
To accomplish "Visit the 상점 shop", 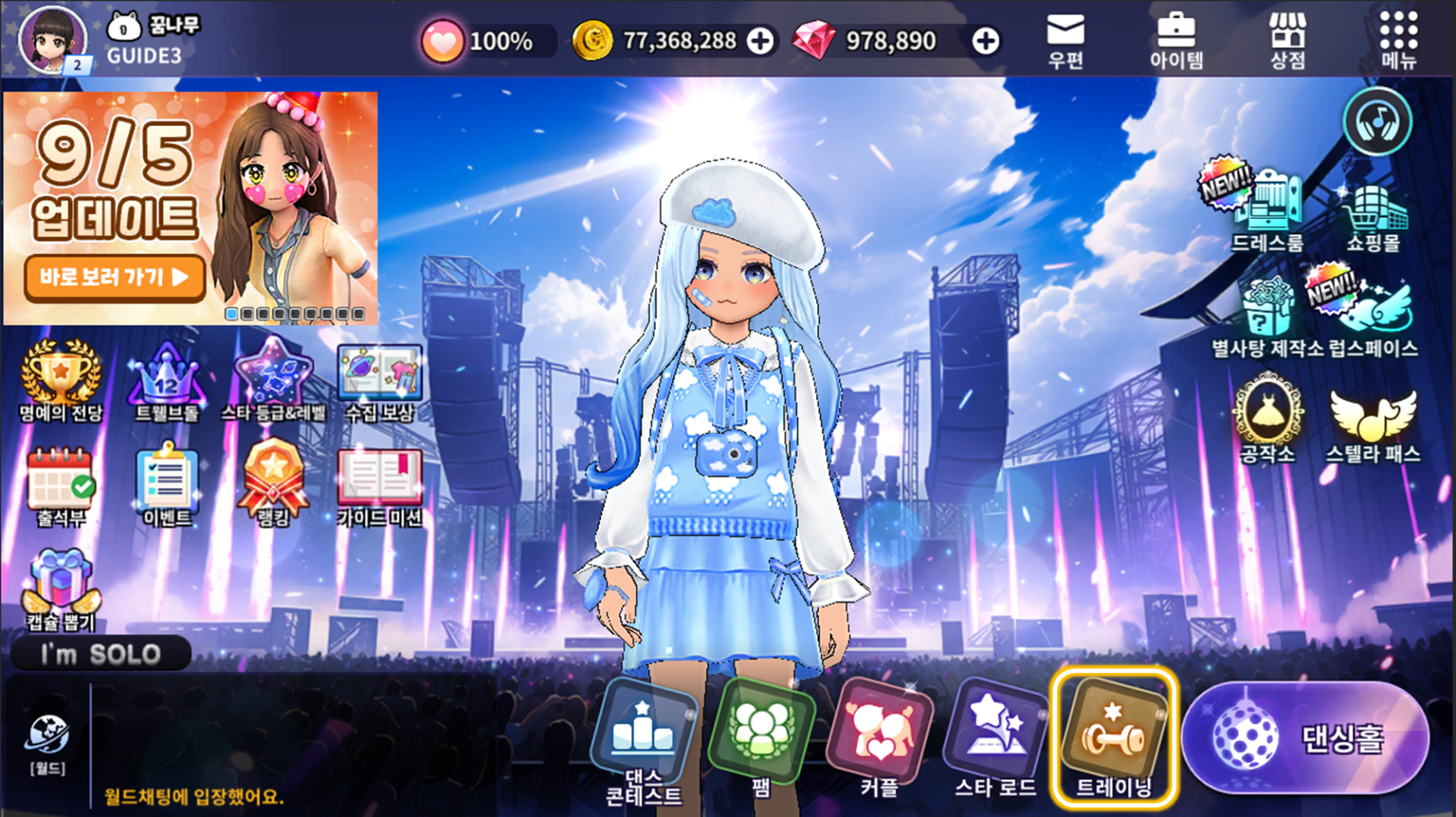I will [x=1288, y=40].
